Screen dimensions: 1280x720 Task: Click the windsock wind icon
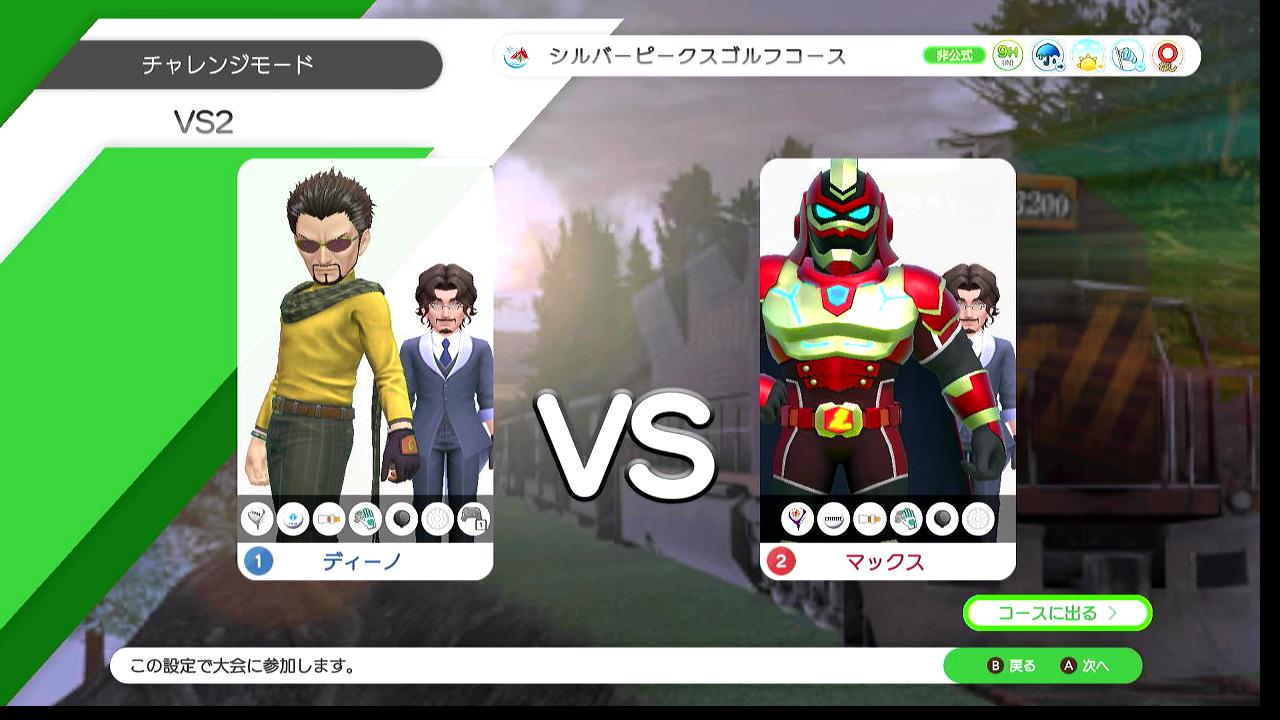[1127, 56]
